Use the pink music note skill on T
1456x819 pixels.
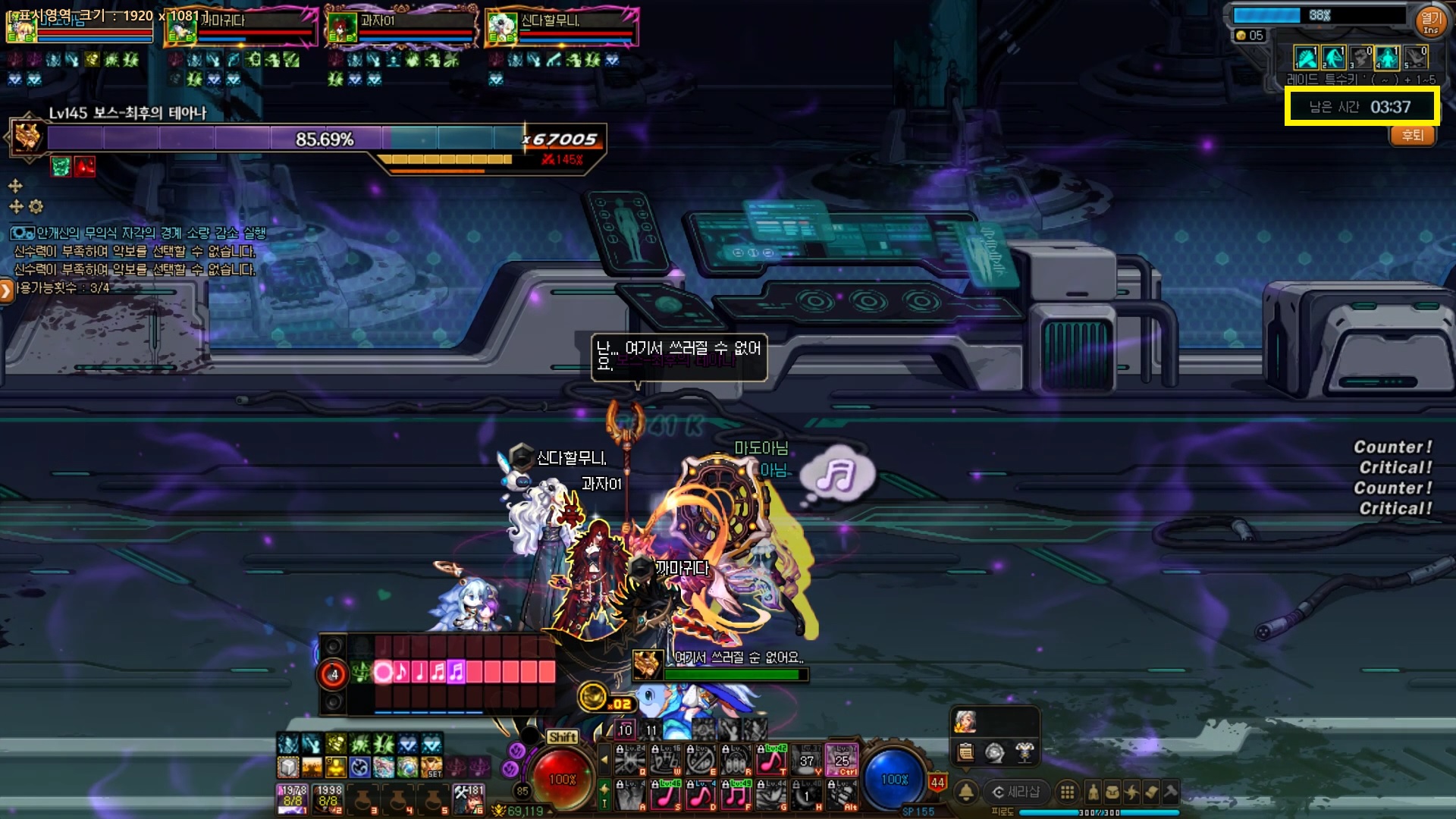771,759
